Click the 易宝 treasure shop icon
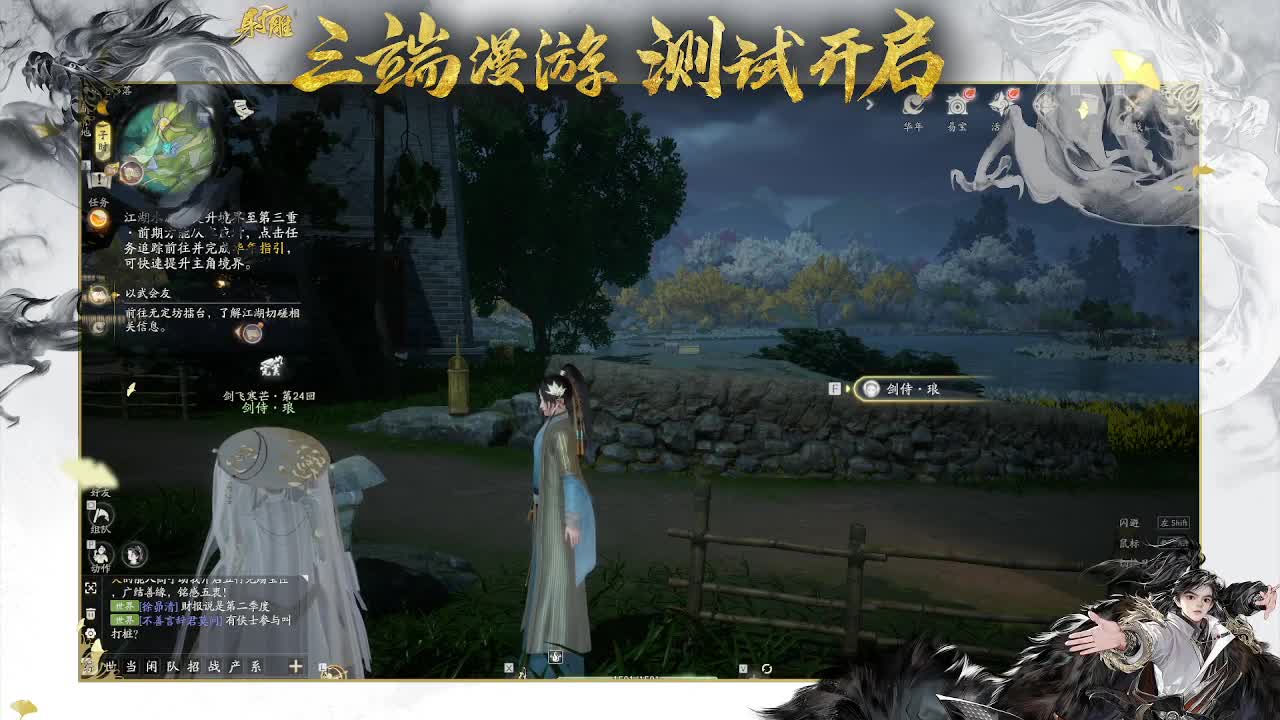 point(958,104)
